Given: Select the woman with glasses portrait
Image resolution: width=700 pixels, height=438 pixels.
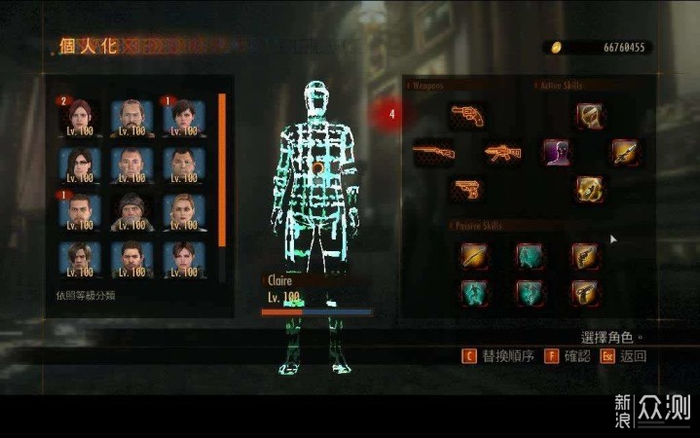Looking at the screenshot, I should click(79, 164).
